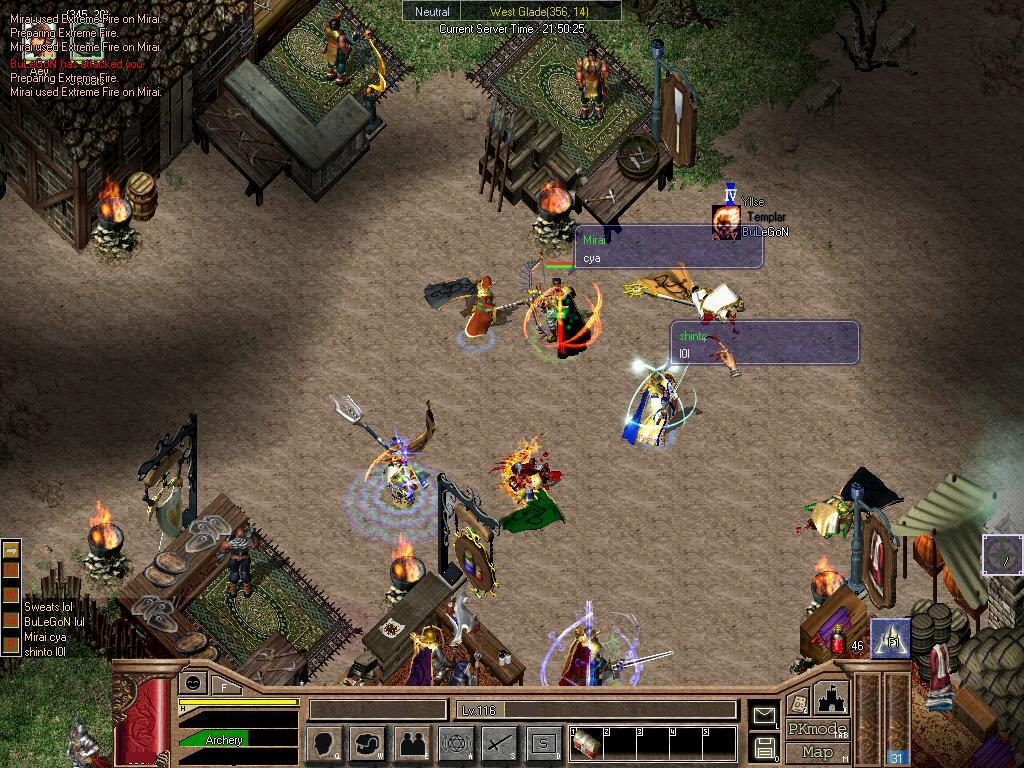Open the hexagram magic button

[x=456, y=743]
